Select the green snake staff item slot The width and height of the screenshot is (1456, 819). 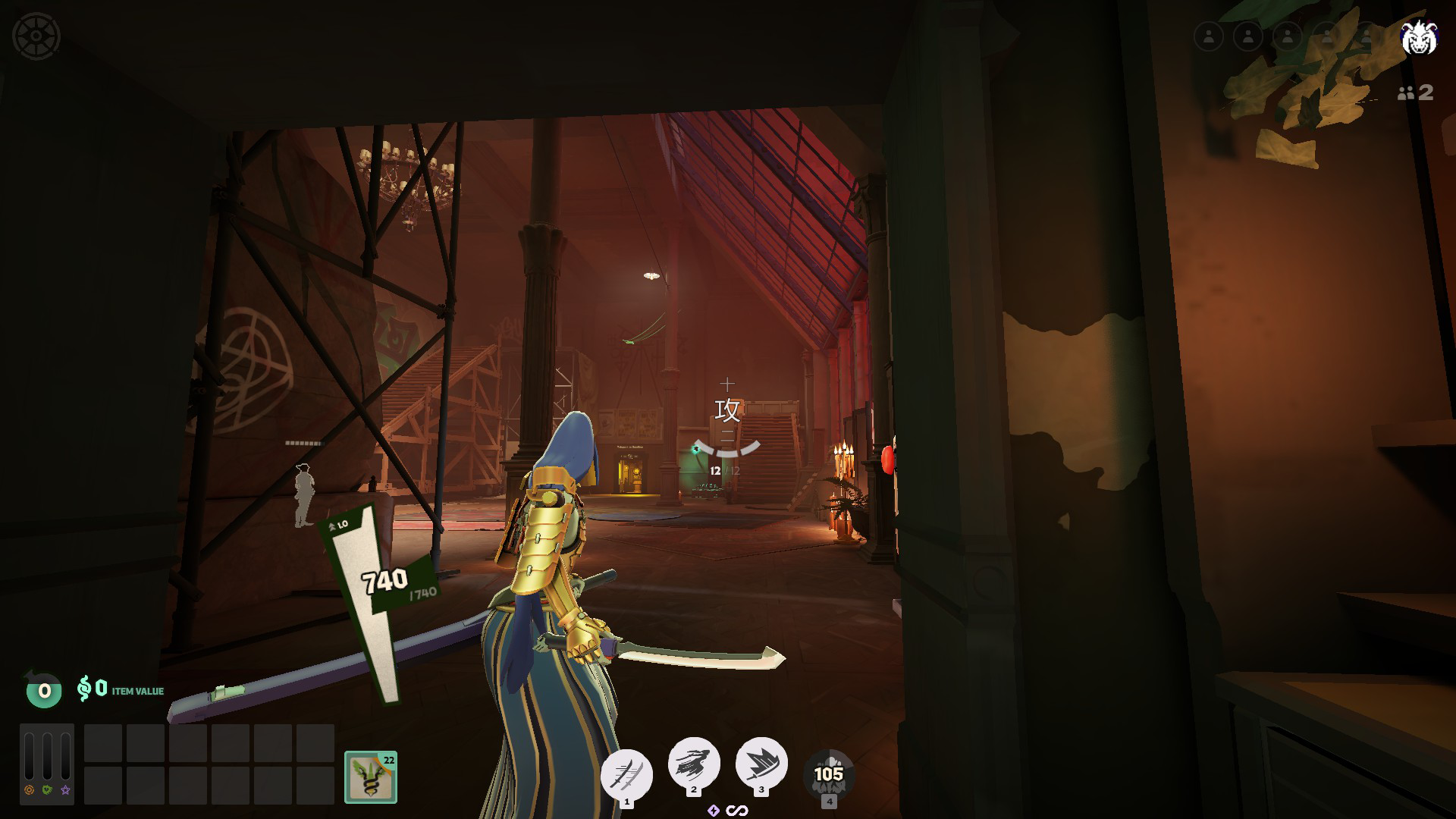tap(371, 777)
